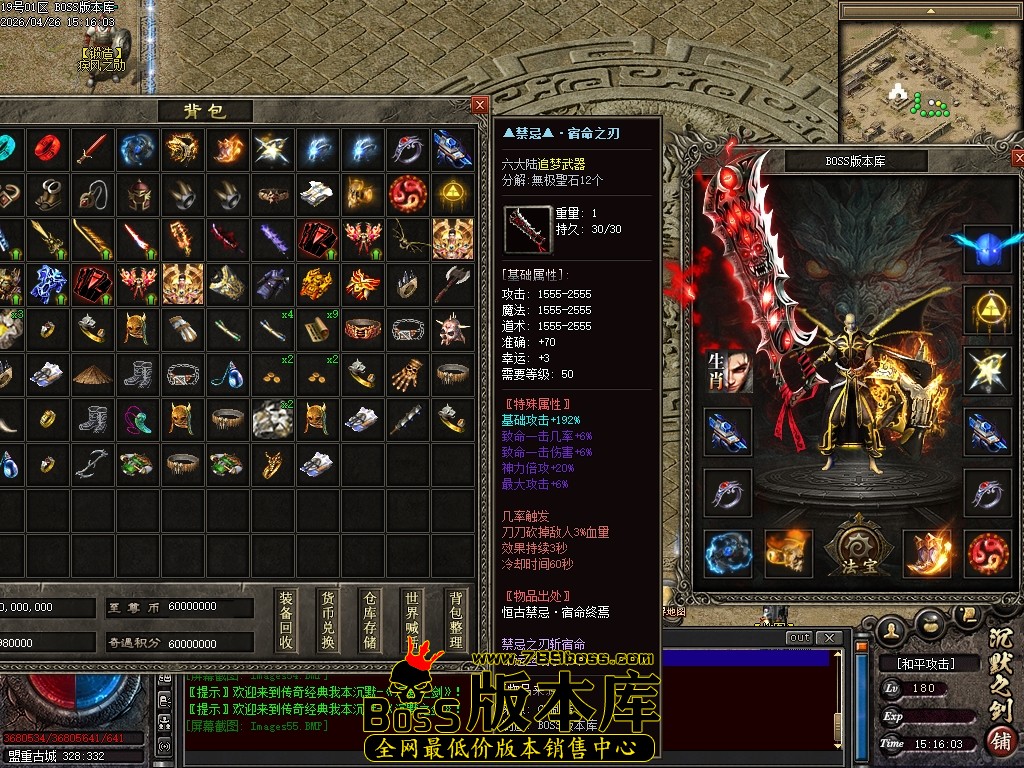Screen dimensions: 1024x768
Task: Select the red swirl medallion equipment slot
Action: coord(987,553)
